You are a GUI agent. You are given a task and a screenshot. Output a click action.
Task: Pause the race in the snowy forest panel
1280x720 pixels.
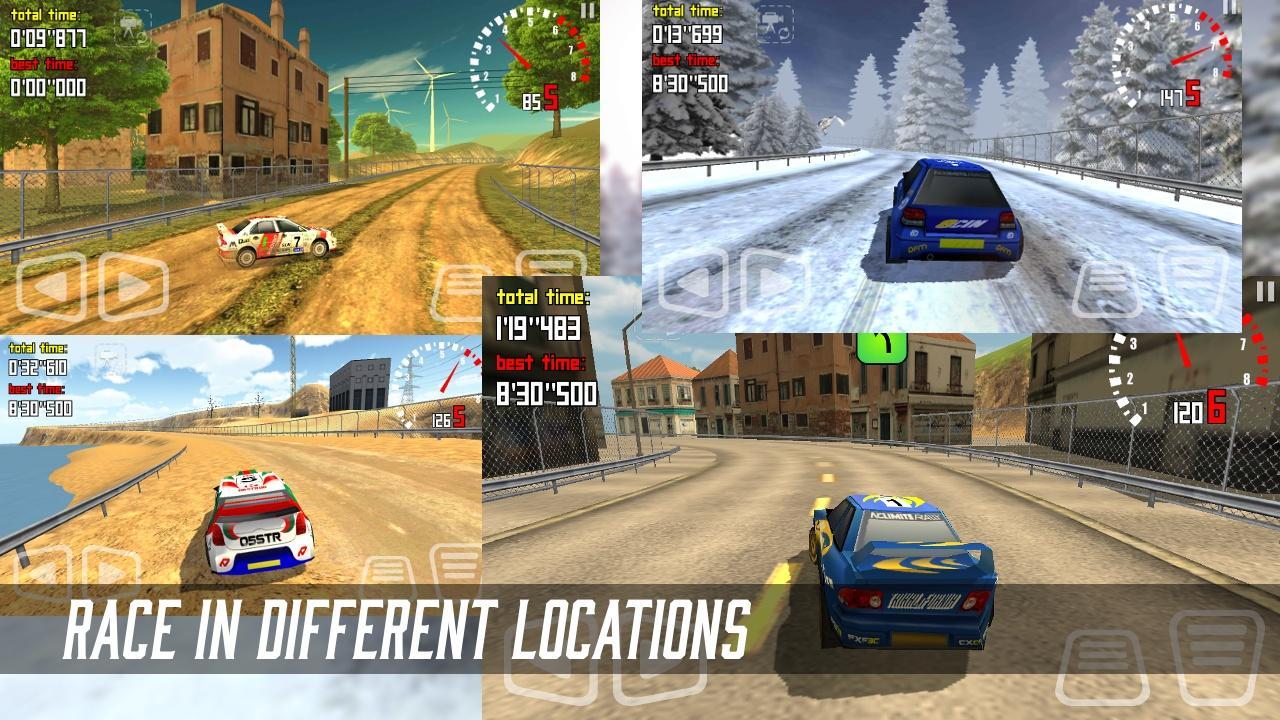1230,9
